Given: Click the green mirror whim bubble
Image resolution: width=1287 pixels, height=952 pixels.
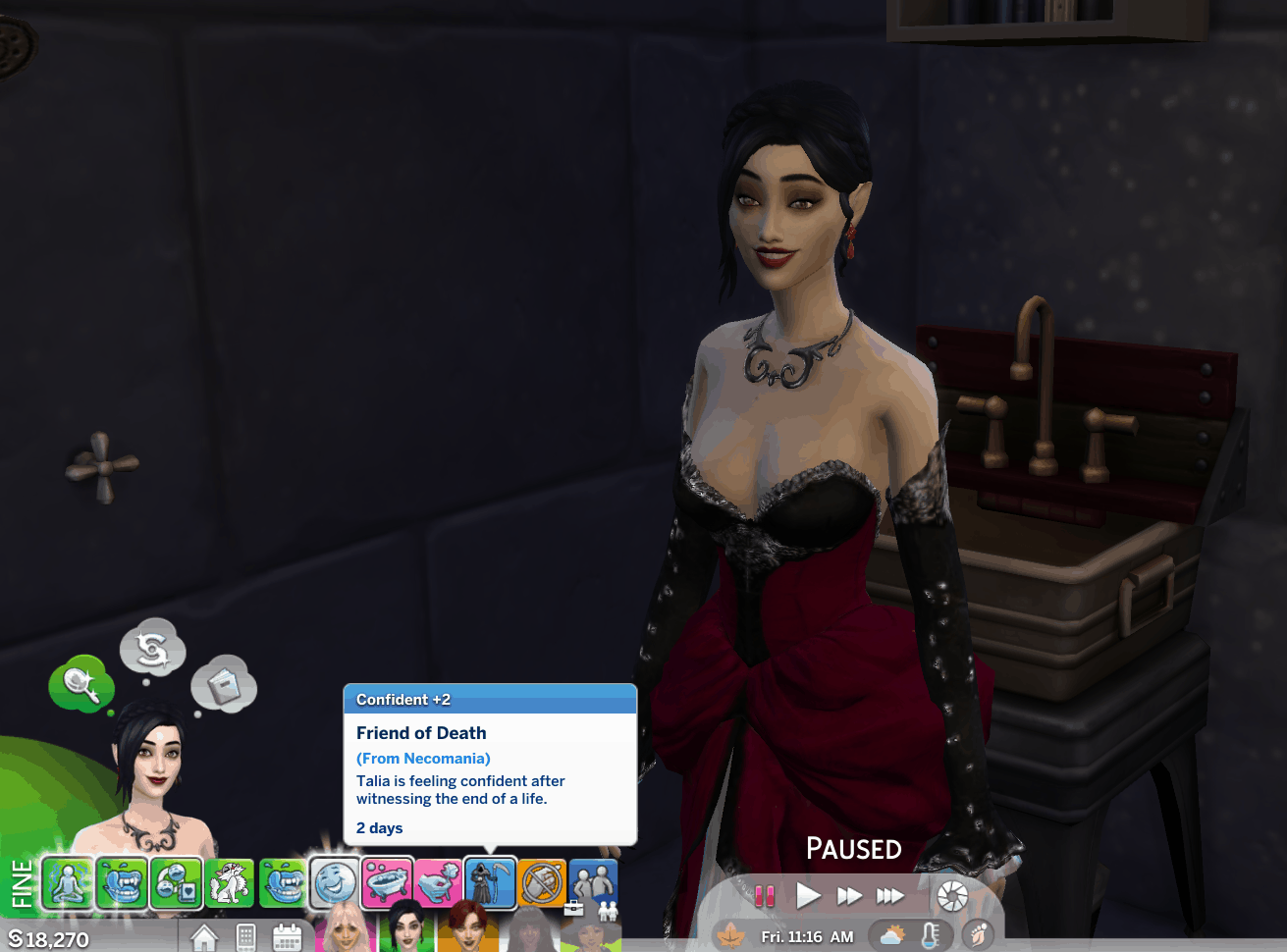Looking at the screenshot, I should (x=80, y=683).
